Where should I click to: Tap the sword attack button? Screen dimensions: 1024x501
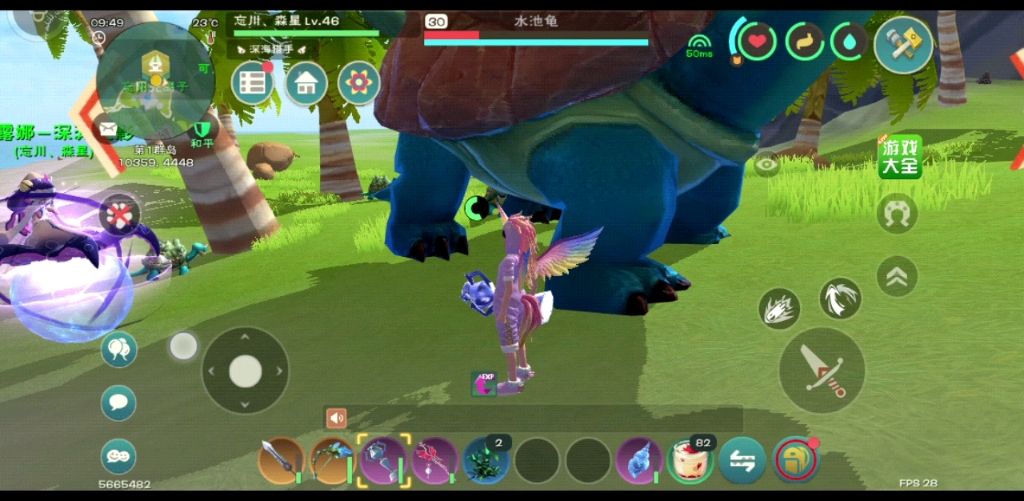pos(821,370)
